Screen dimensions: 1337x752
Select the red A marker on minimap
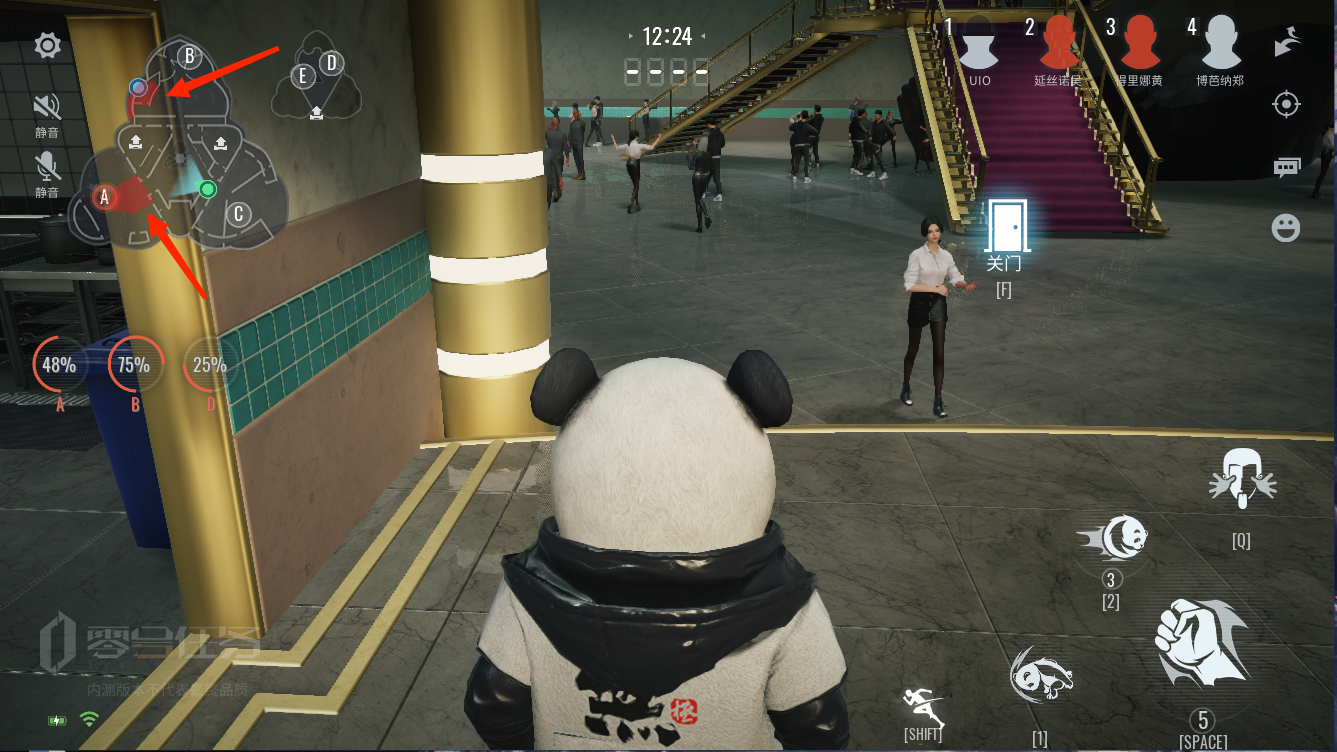point(104,197)
